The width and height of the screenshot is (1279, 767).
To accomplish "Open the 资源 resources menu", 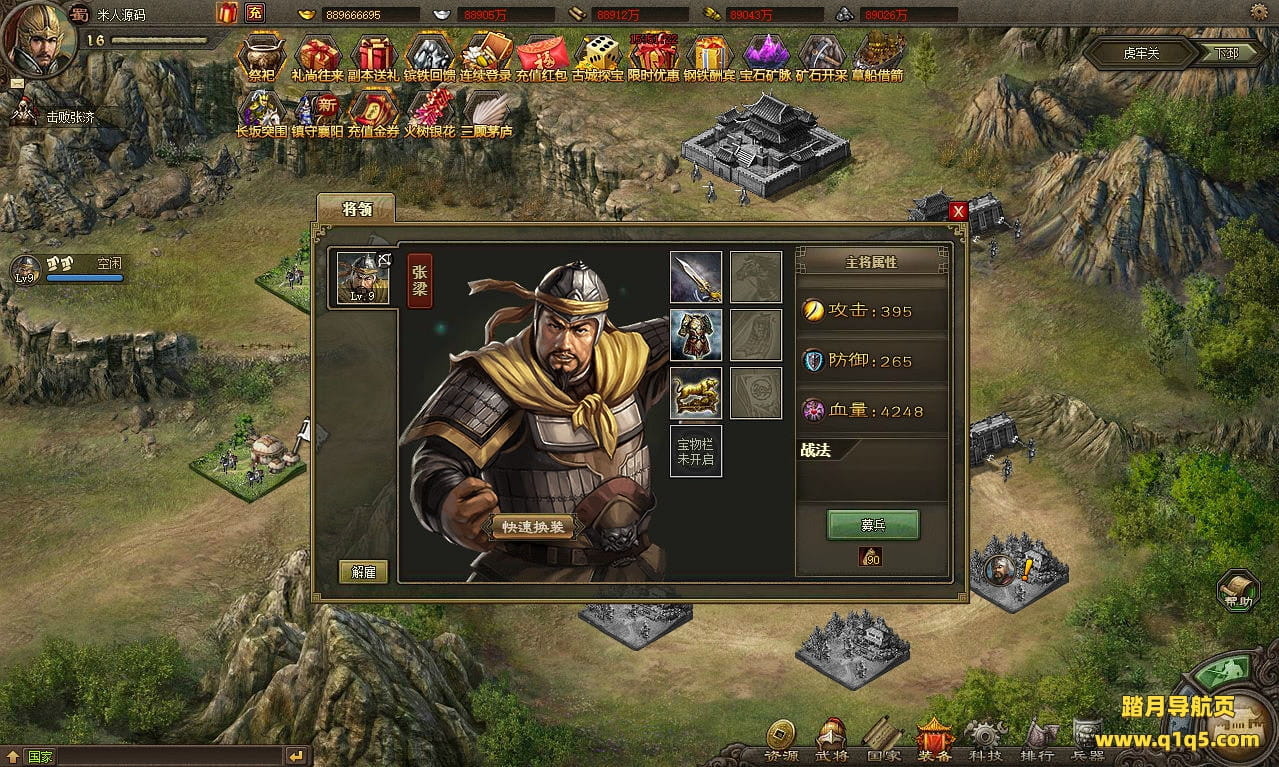I will click(781, 742).
